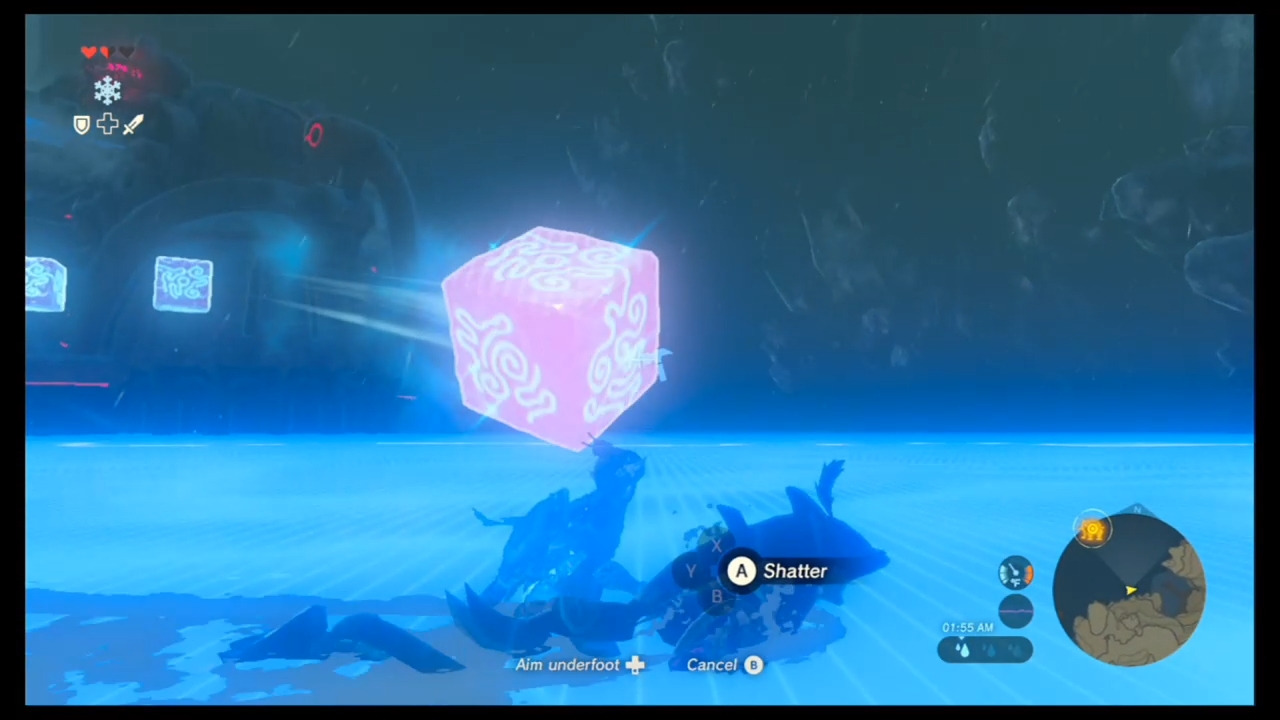Toggle the half-filled heart indicator
Viewport: 1280px width, 720px height.
[x=105, y=52]
